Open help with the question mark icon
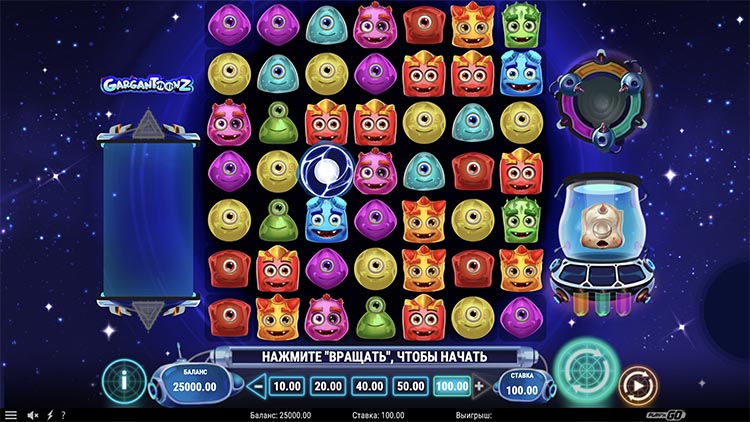Image resolution: width=750 pixels, height=422 pixels. (63, 414)
